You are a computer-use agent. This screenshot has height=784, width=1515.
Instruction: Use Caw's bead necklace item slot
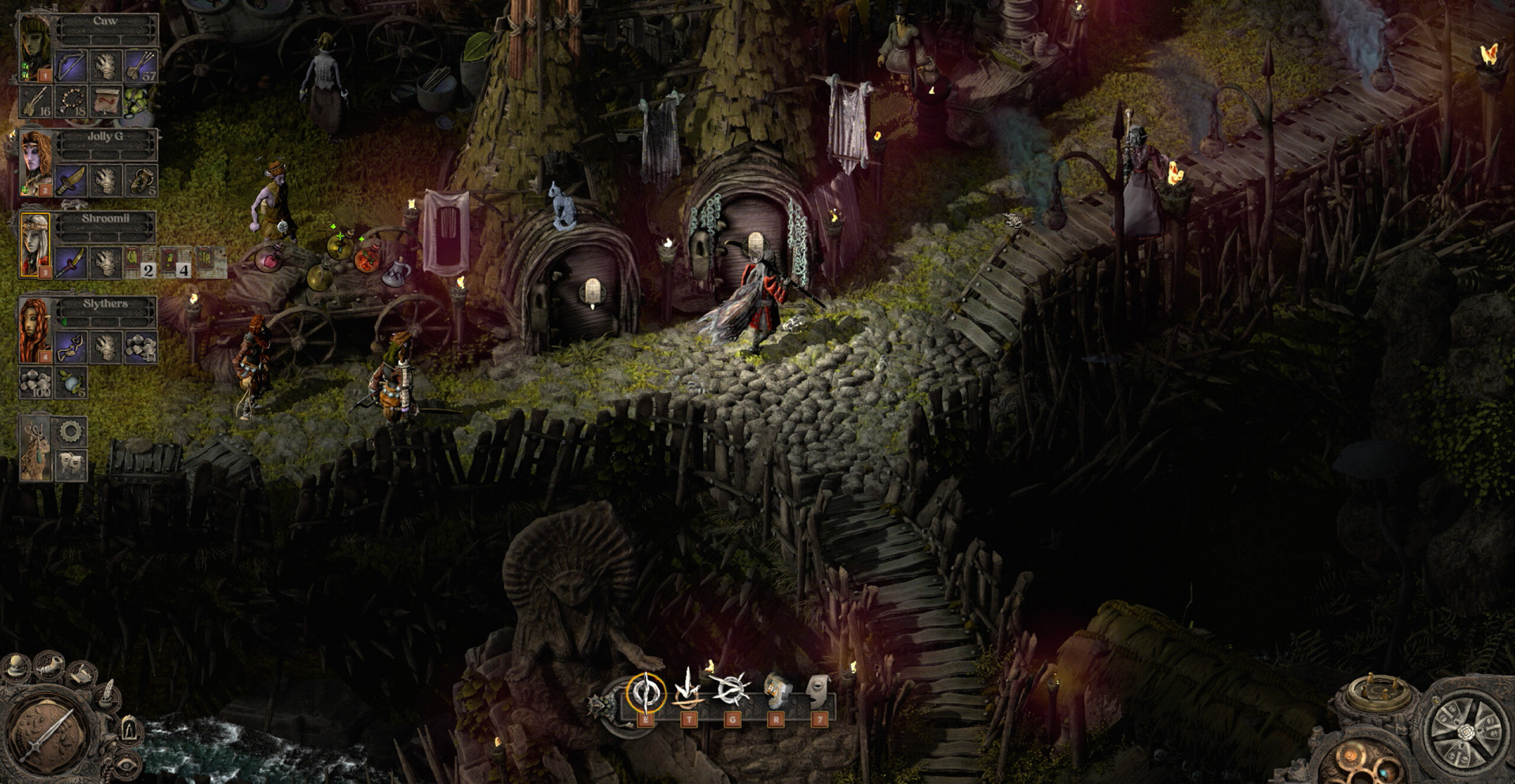pos(70,102)
